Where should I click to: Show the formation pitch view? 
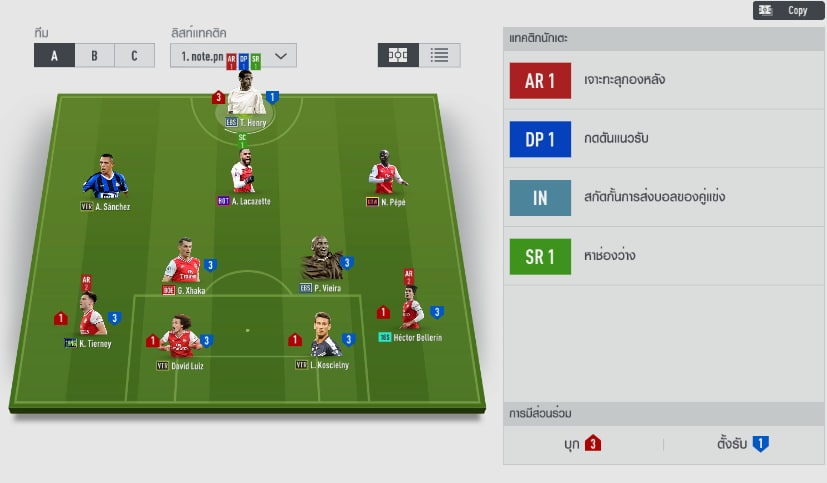[x=398, y=55]
